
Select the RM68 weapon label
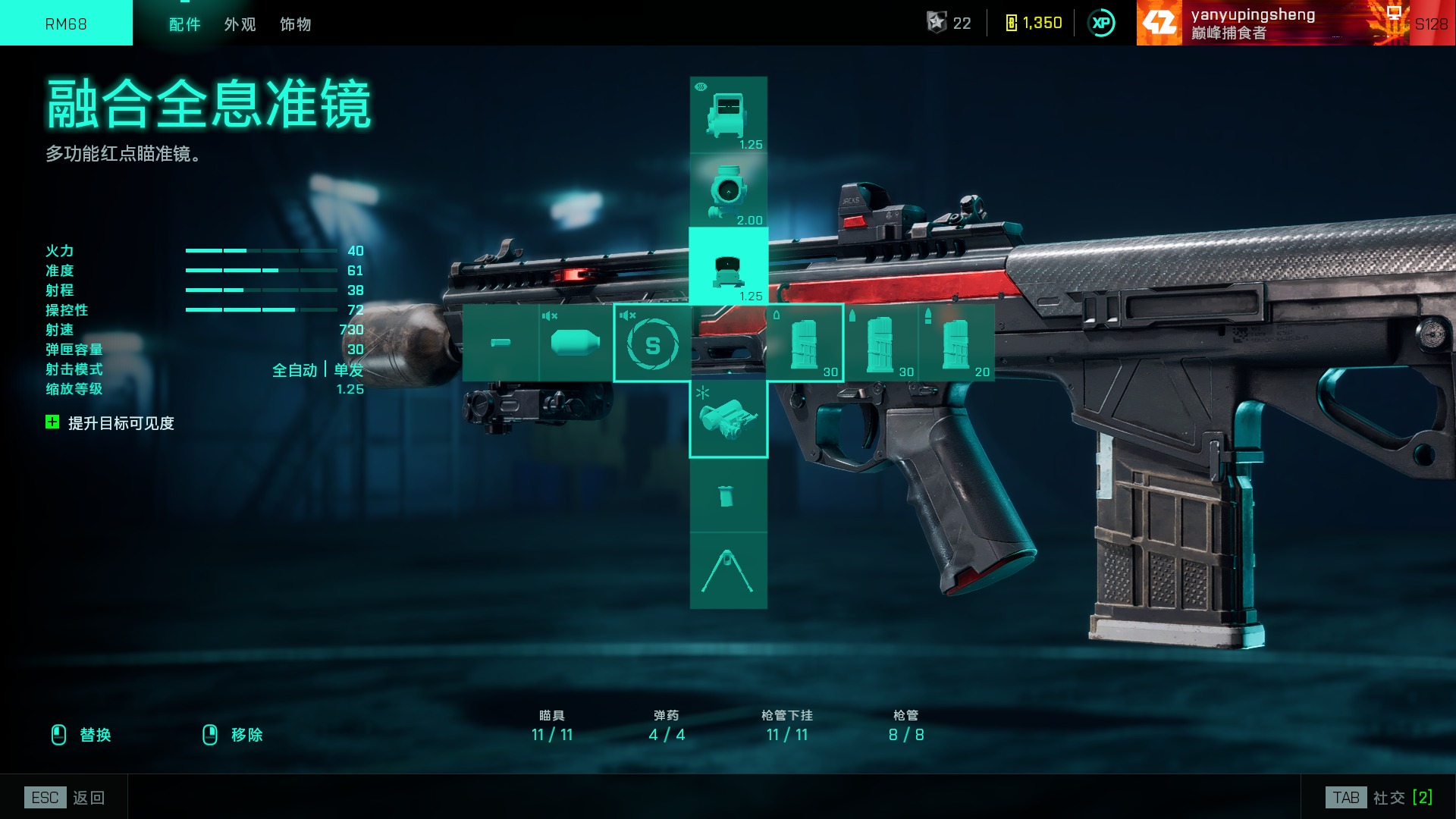coord(66,24)
